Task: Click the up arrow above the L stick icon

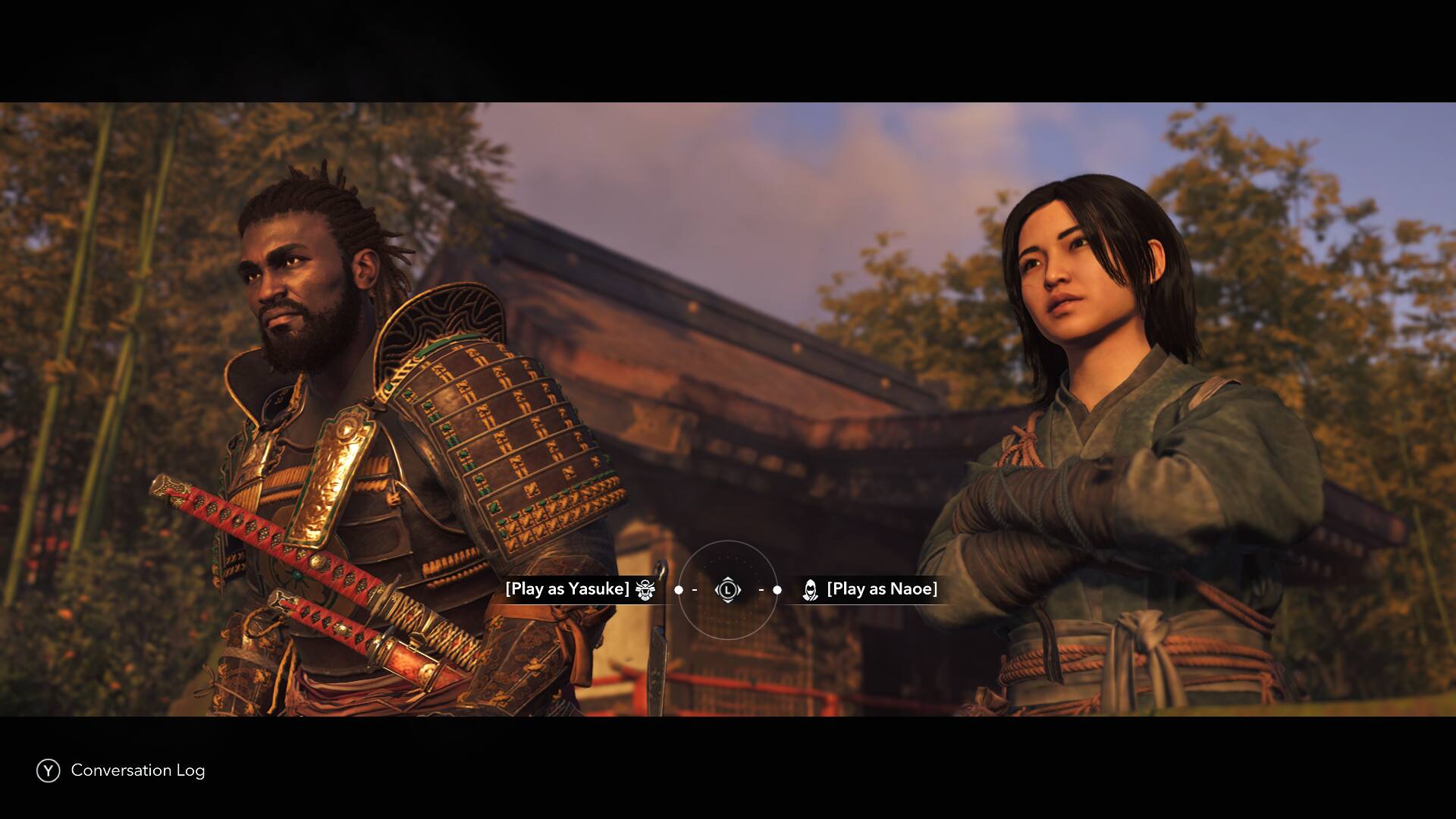Action: tap(727, 579)
